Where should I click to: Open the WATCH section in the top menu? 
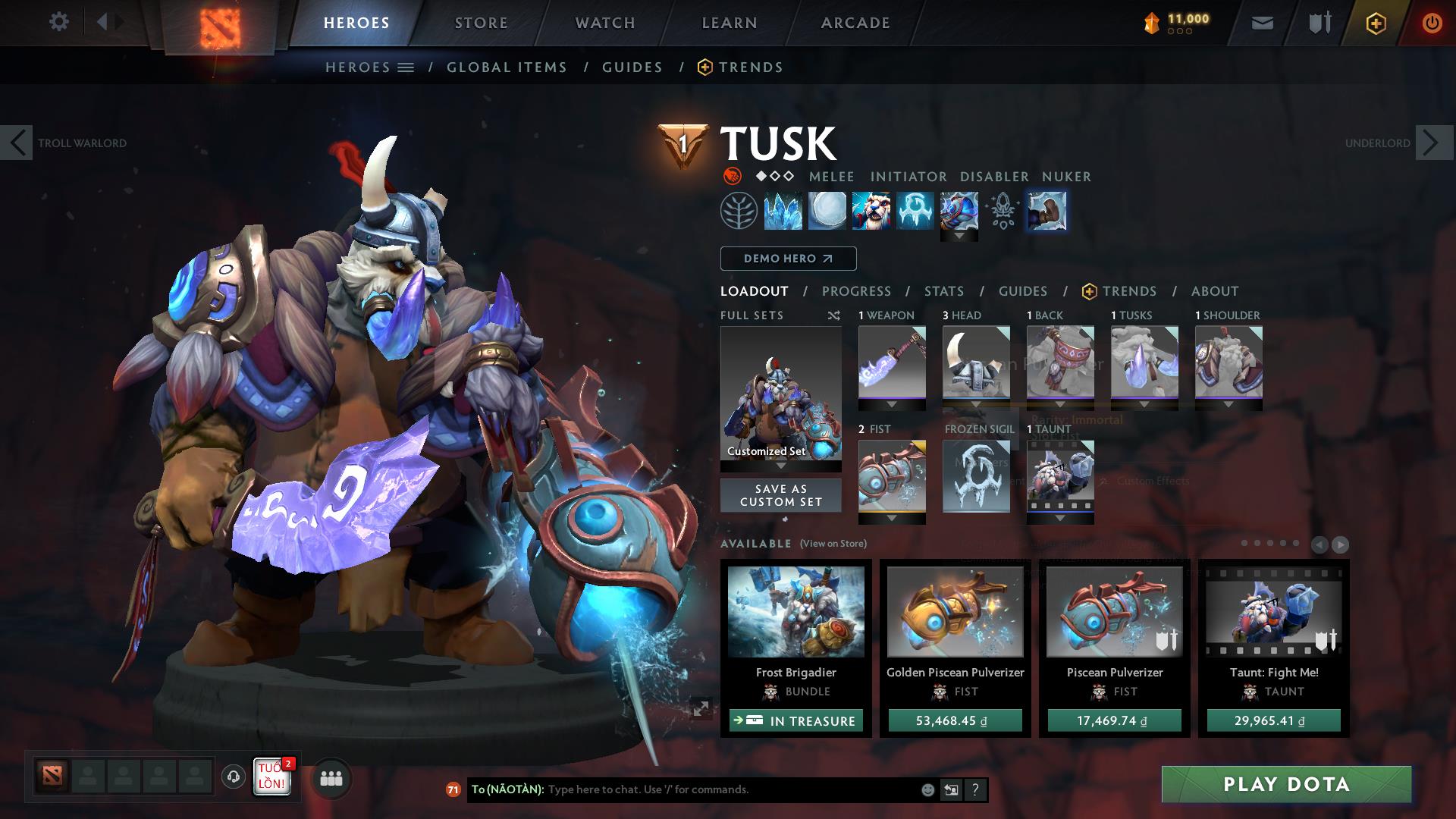603,23
